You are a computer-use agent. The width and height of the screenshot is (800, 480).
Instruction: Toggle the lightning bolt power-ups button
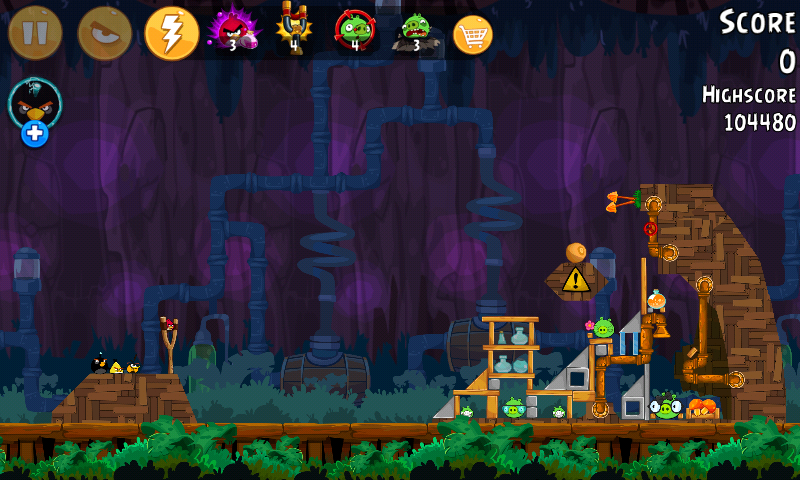(x=172, y=33)
